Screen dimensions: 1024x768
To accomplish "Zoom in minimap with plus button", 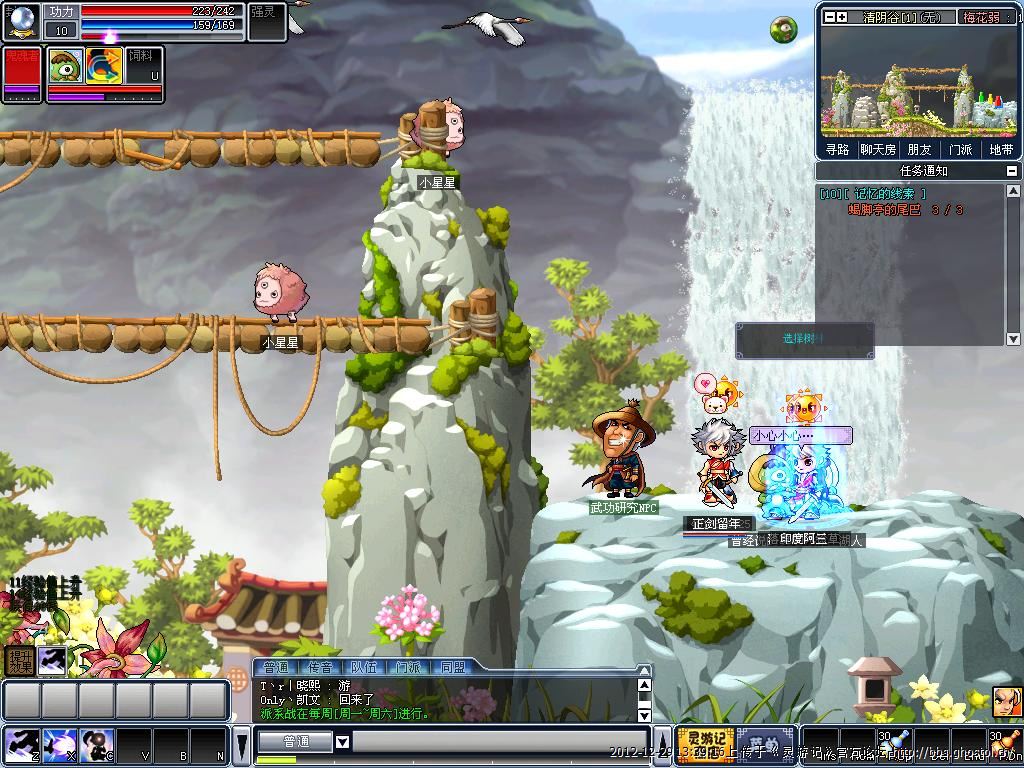I will click(842, 16).
